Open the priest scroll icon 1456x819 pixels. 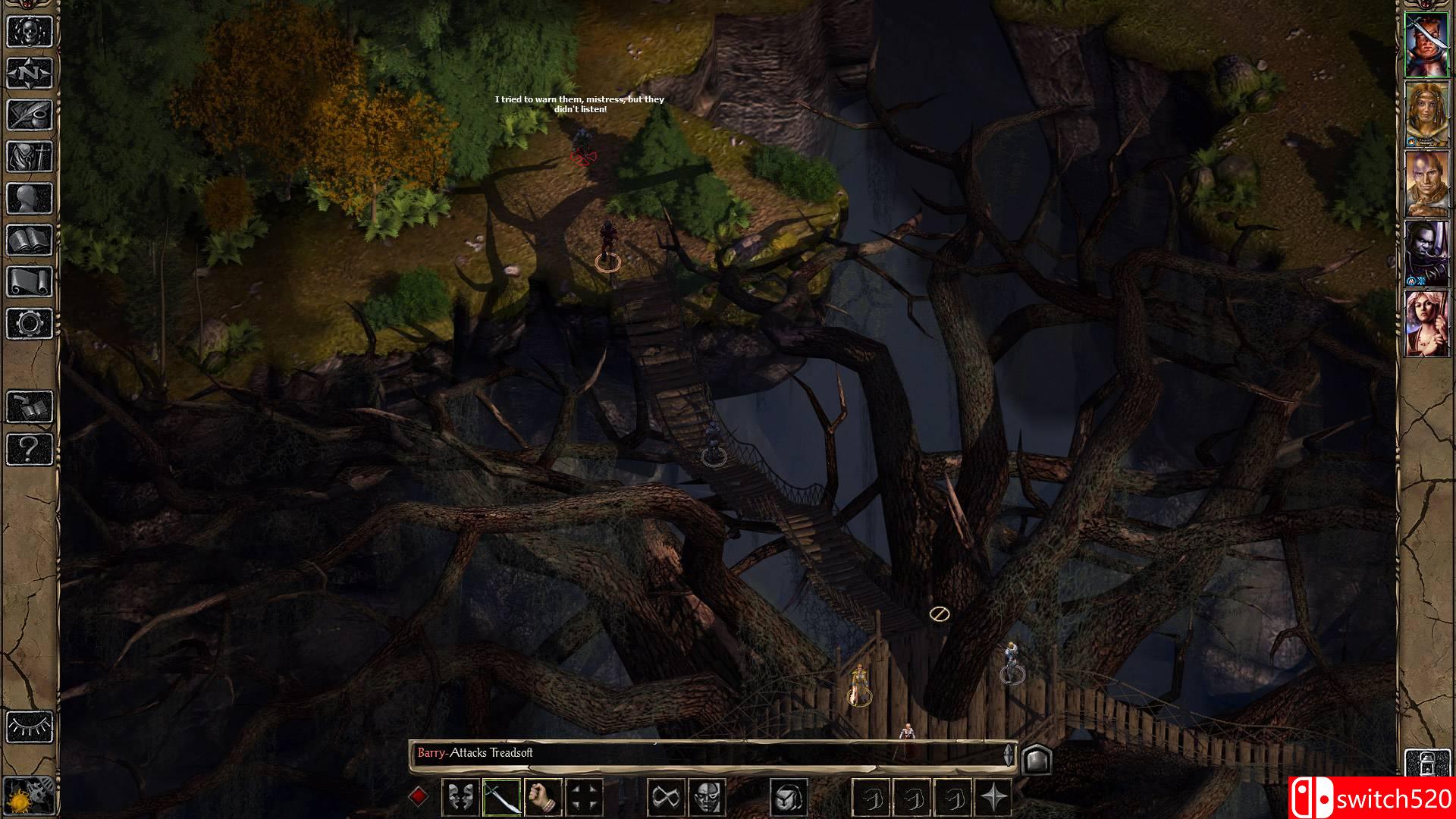click(x=30, y=282)
